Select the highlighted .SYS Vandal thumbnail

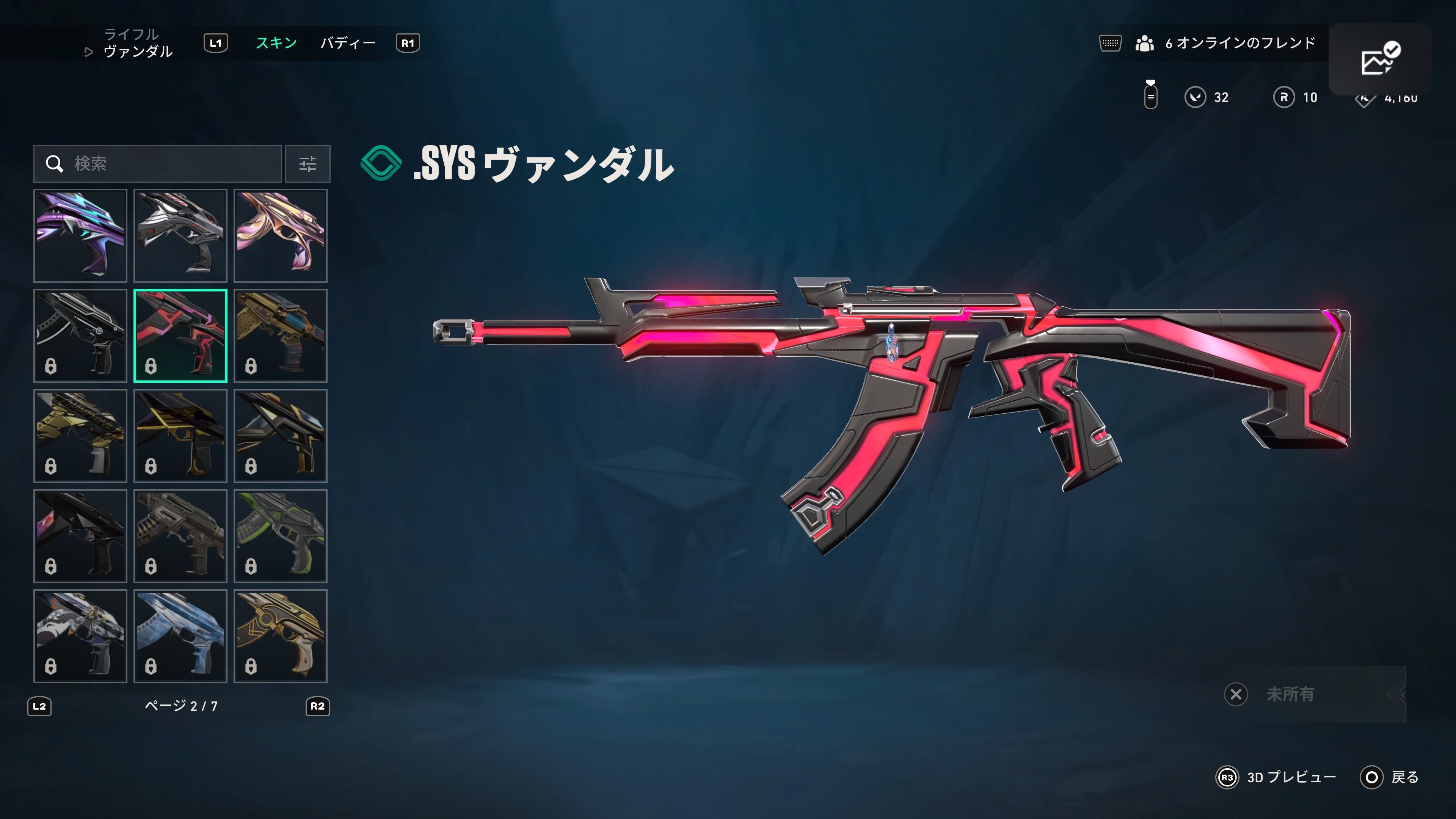[x=180, y=336]
